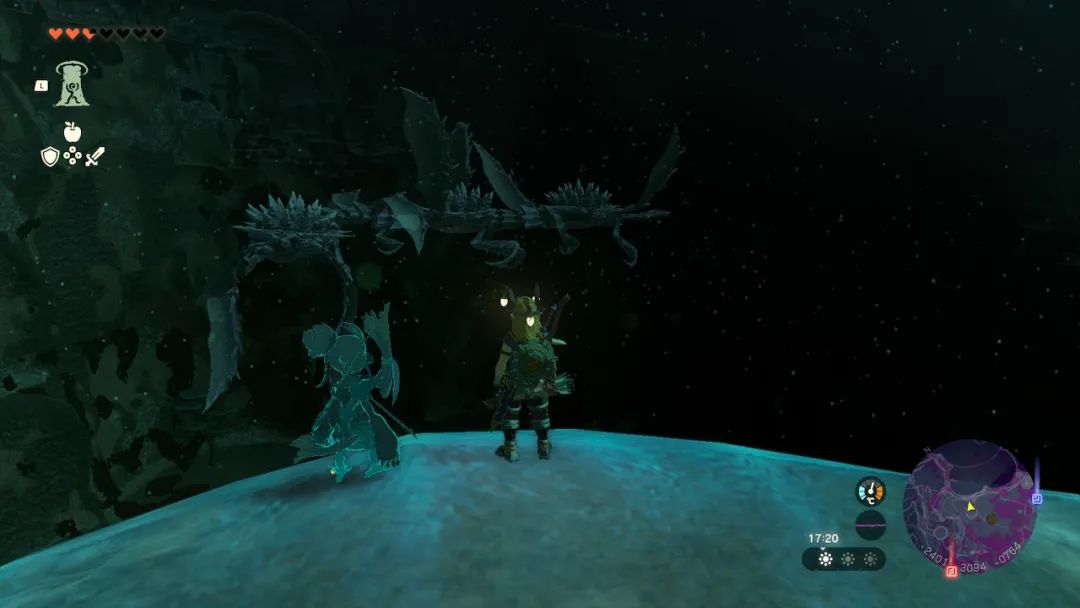Select the blue pin marker beside the minimap
1080x608 pixels.
pos(1037,497)
